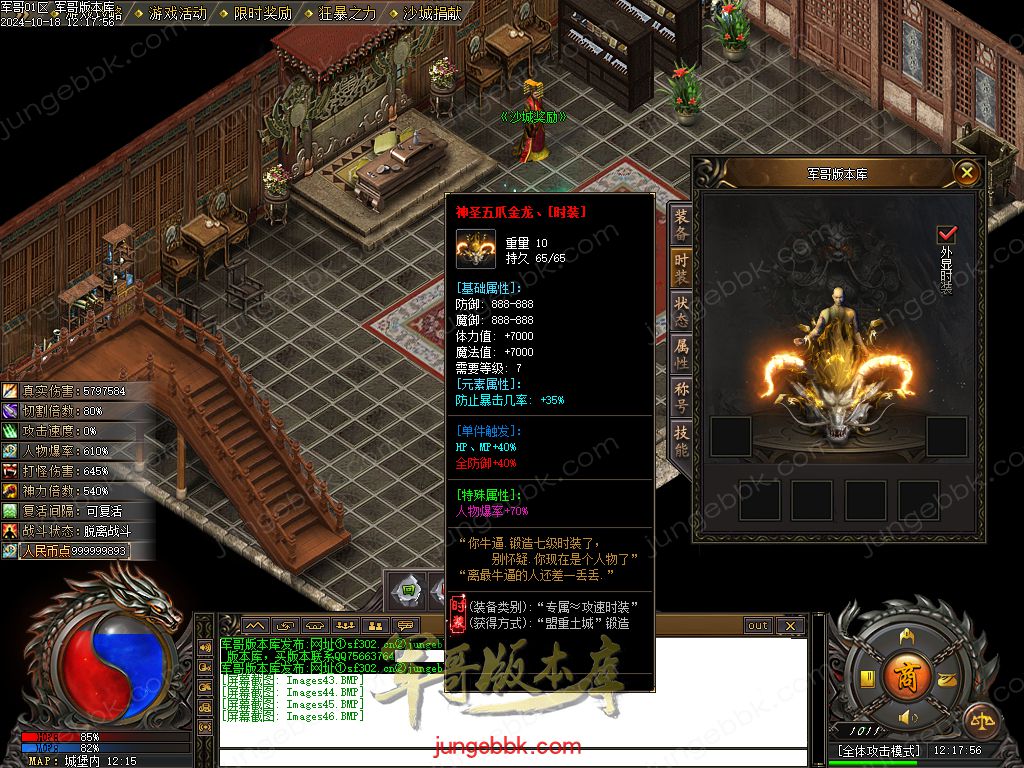This screenshot has height=768, width=1024.
Task: Click the scales icon button
Action: (x=980, y=718)
